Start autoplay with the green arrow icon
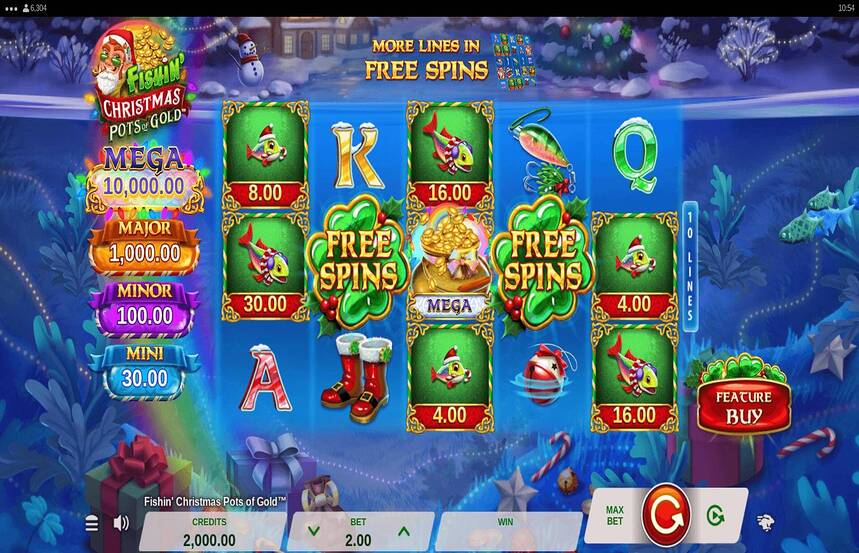Image resolution: width=859 pixels, height=553 pixels. [715, 516]
